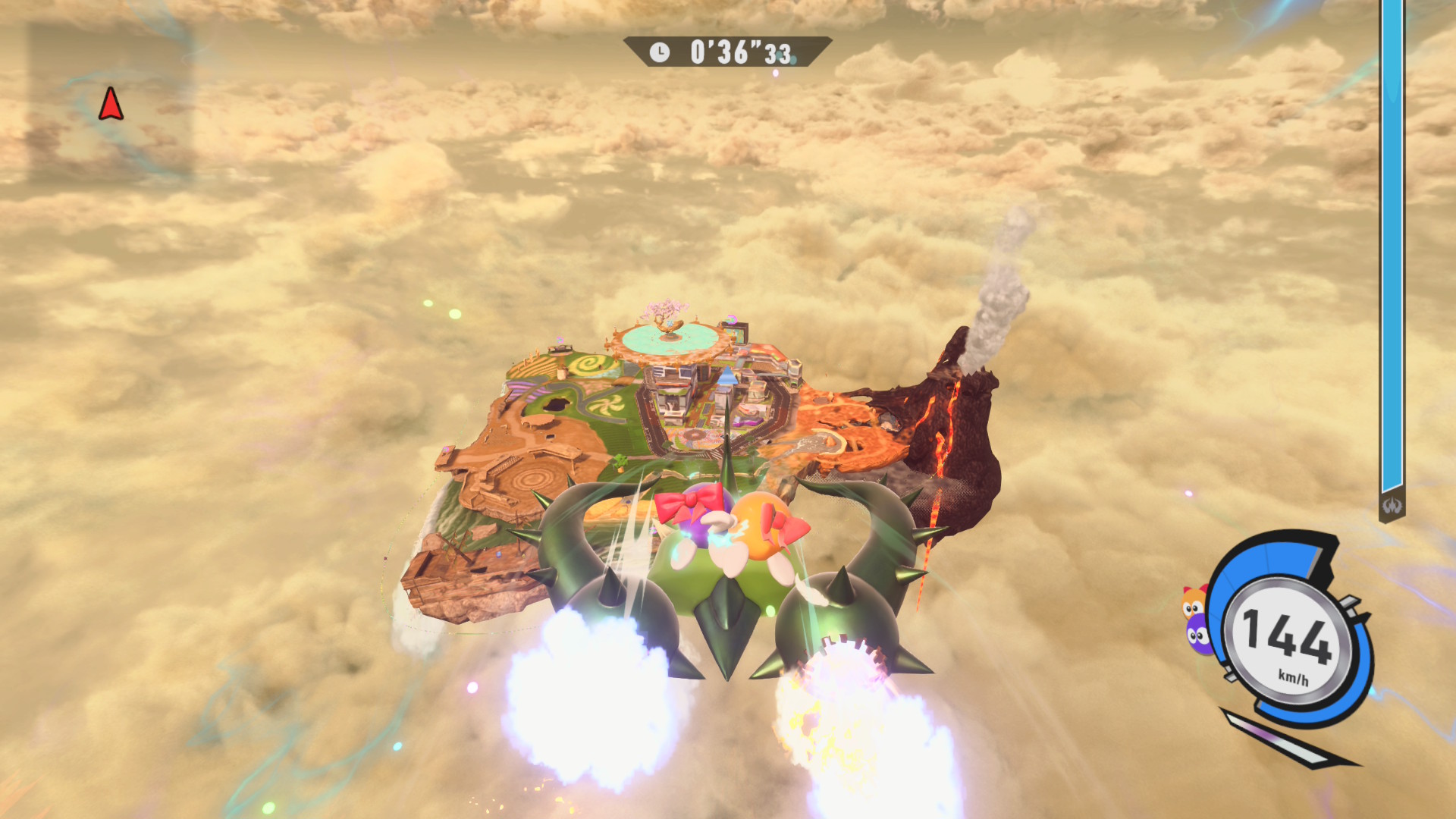Click the translucent minimap panel
This screenshot has height=819, width=1456.
pos(111,102)
